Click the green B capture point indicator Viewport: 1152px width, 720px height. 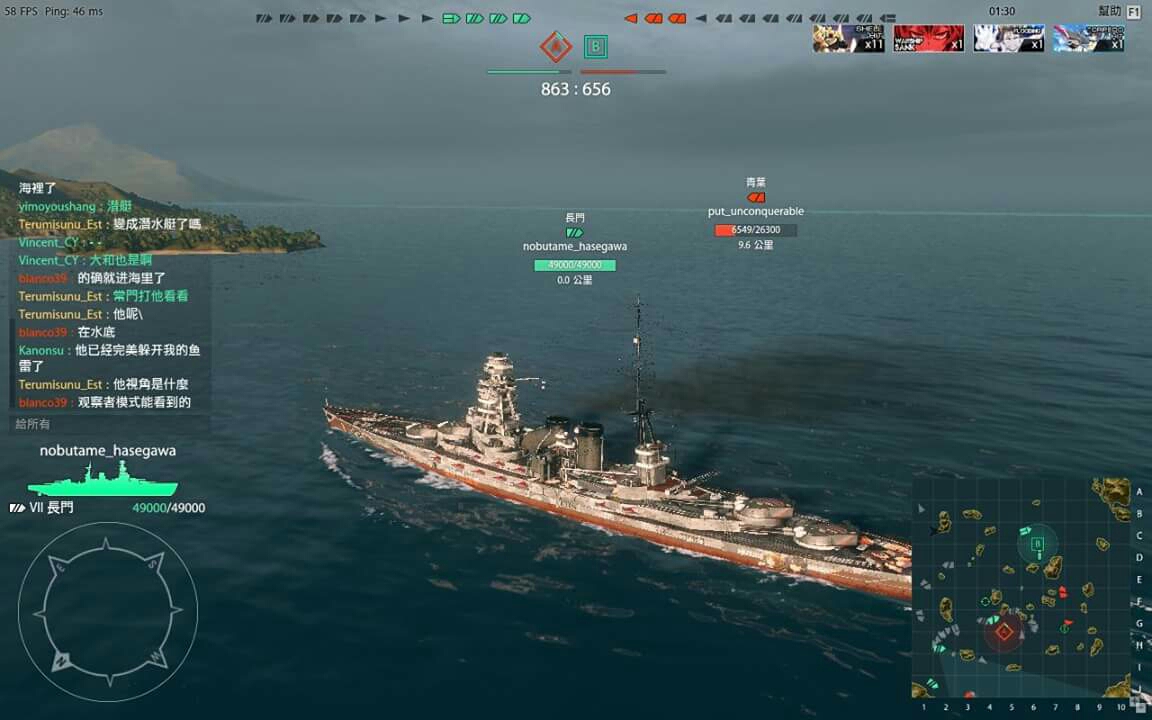pyautogui.click(x=596, y=46)
